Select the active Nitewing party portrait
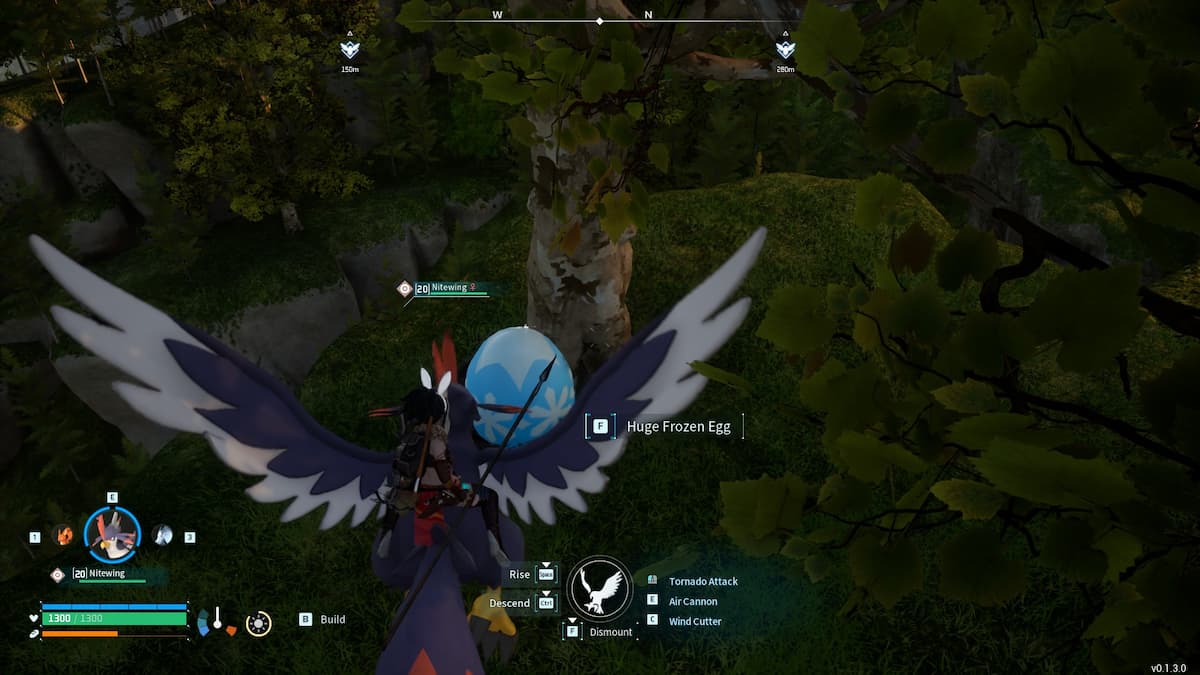Viewport: 1200px width, 675px height. pyautogui.click(x=112, y=535)
